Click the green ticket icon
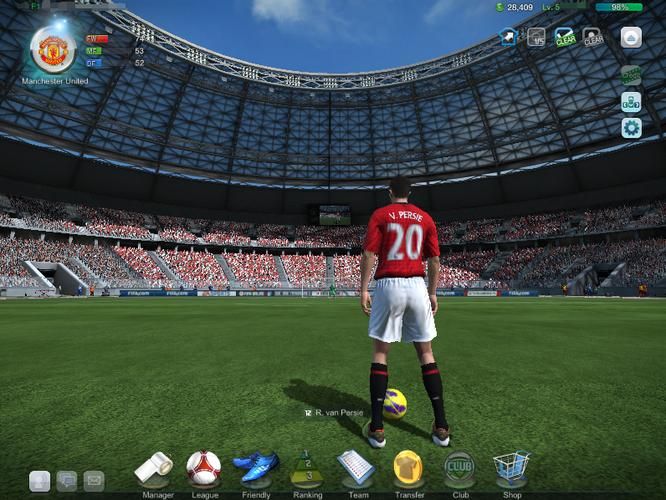 pyautogui.click(x=631, y=75)
